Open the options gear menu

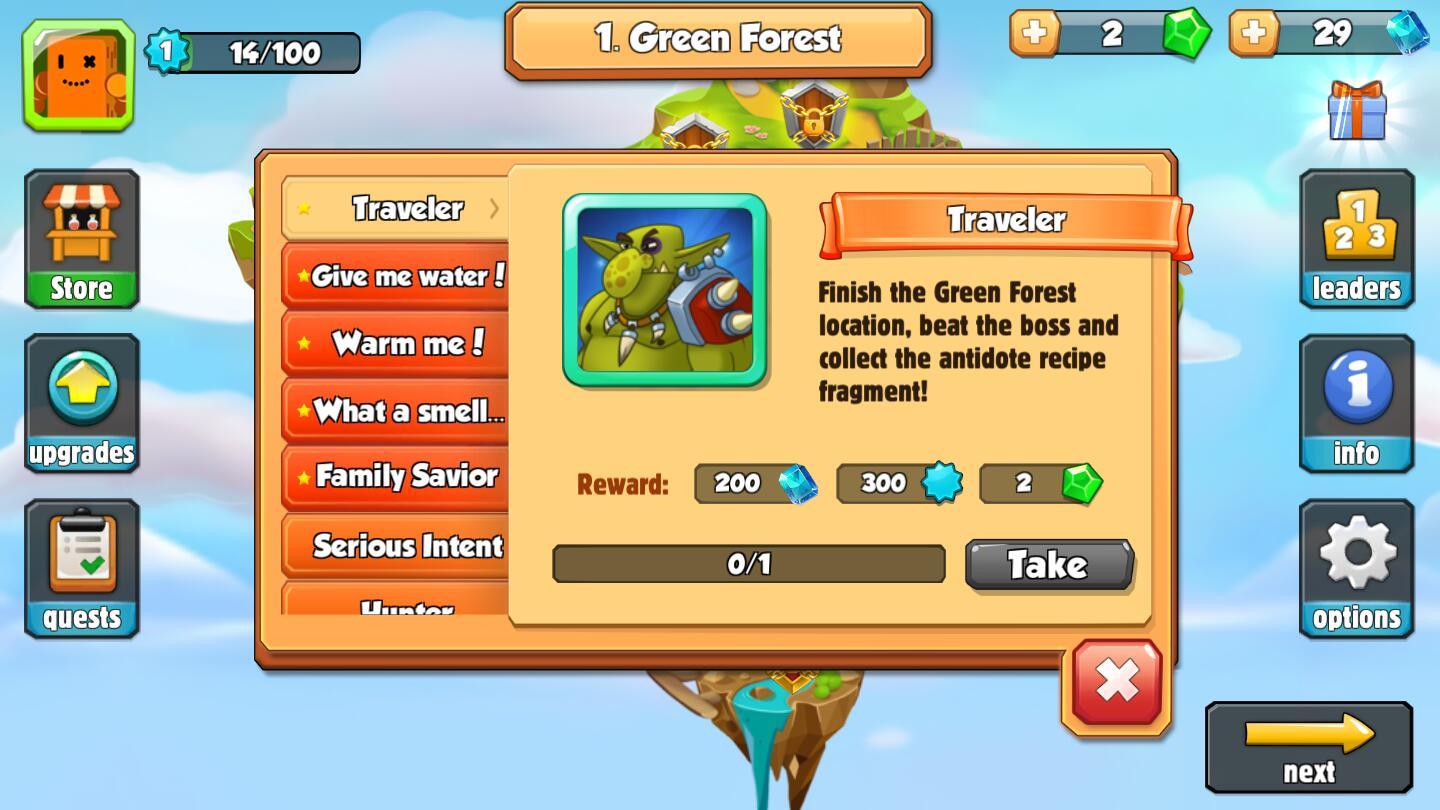(1356, 569)
